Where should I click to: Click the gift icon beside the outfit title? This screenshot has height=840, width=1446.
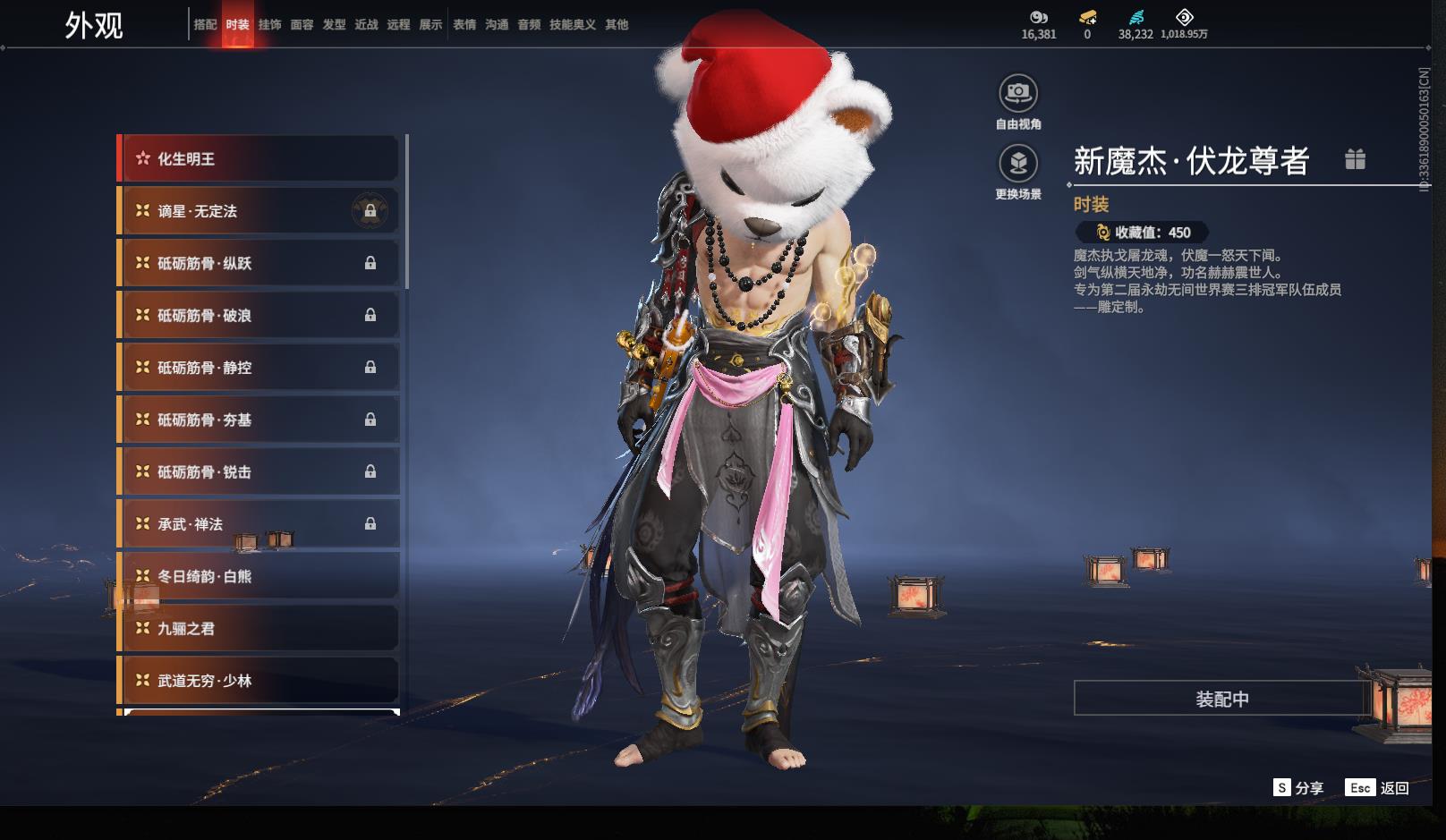(x=1355, y=159)
